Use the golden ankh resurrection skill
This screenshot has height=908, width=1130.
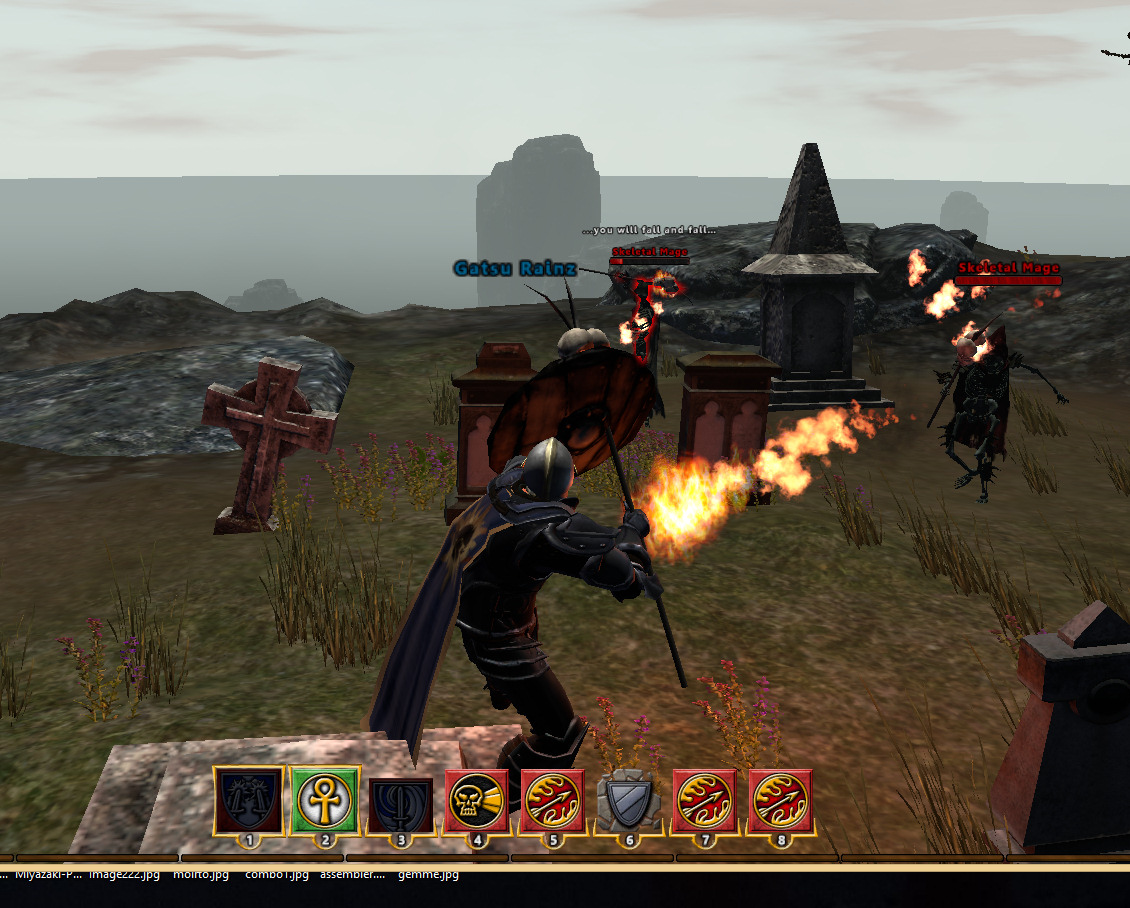[x=325, y=801]
